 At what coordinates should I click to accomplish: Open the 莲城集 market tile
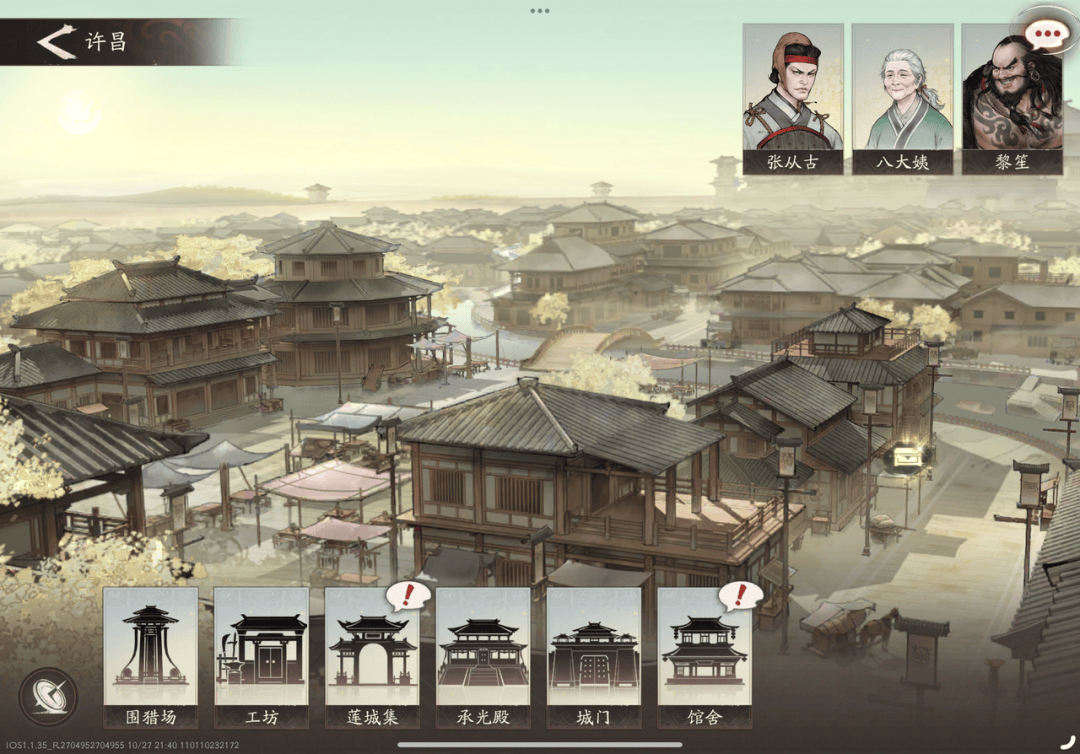[x=372, y=656]
